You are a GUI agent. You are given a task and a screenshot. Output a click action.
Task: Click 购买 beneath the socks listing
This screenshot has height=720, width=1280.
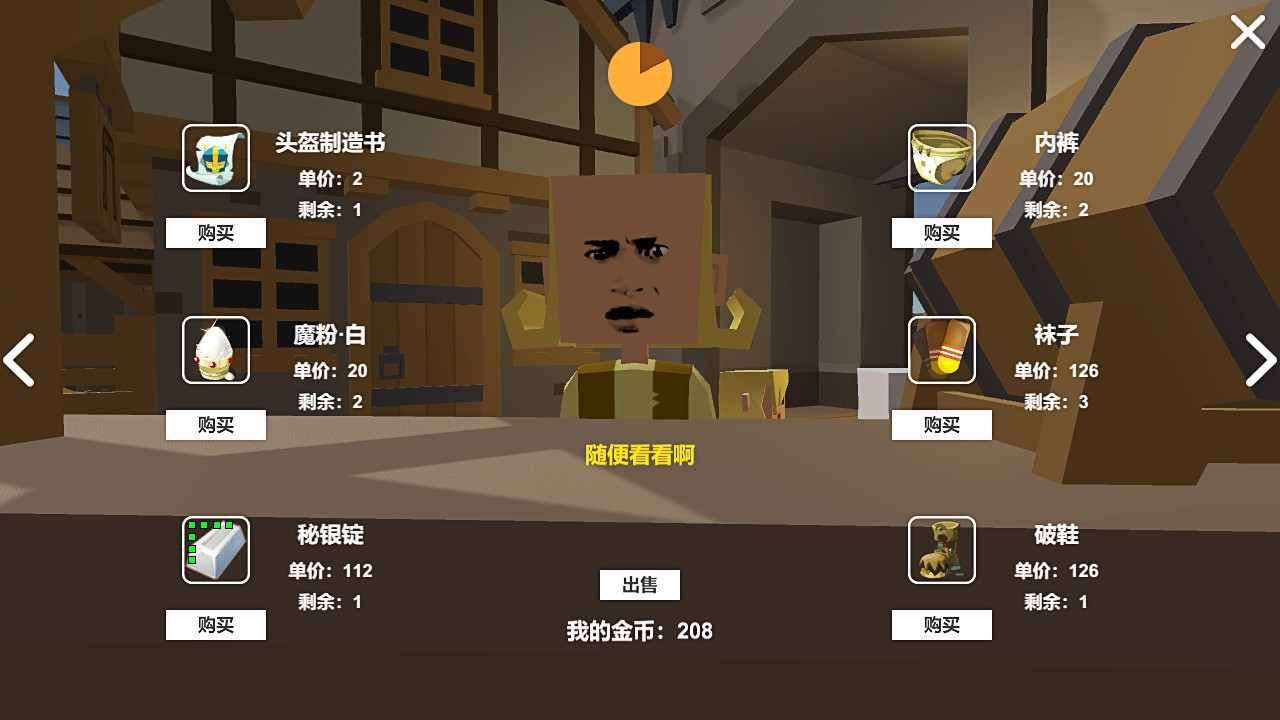[x=940, y=425]
